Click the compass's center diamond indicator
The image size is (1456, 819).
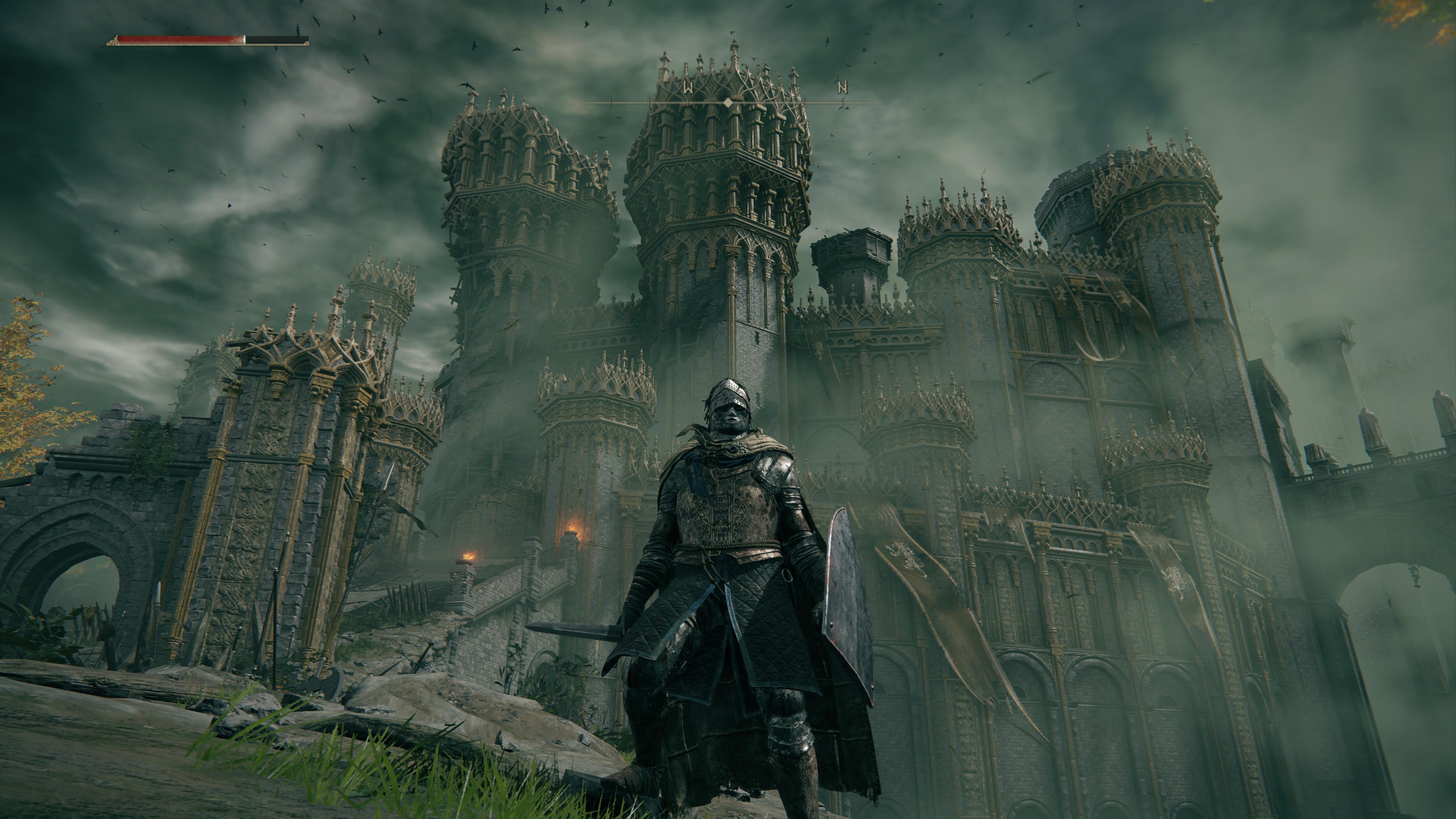click(728, 102)
